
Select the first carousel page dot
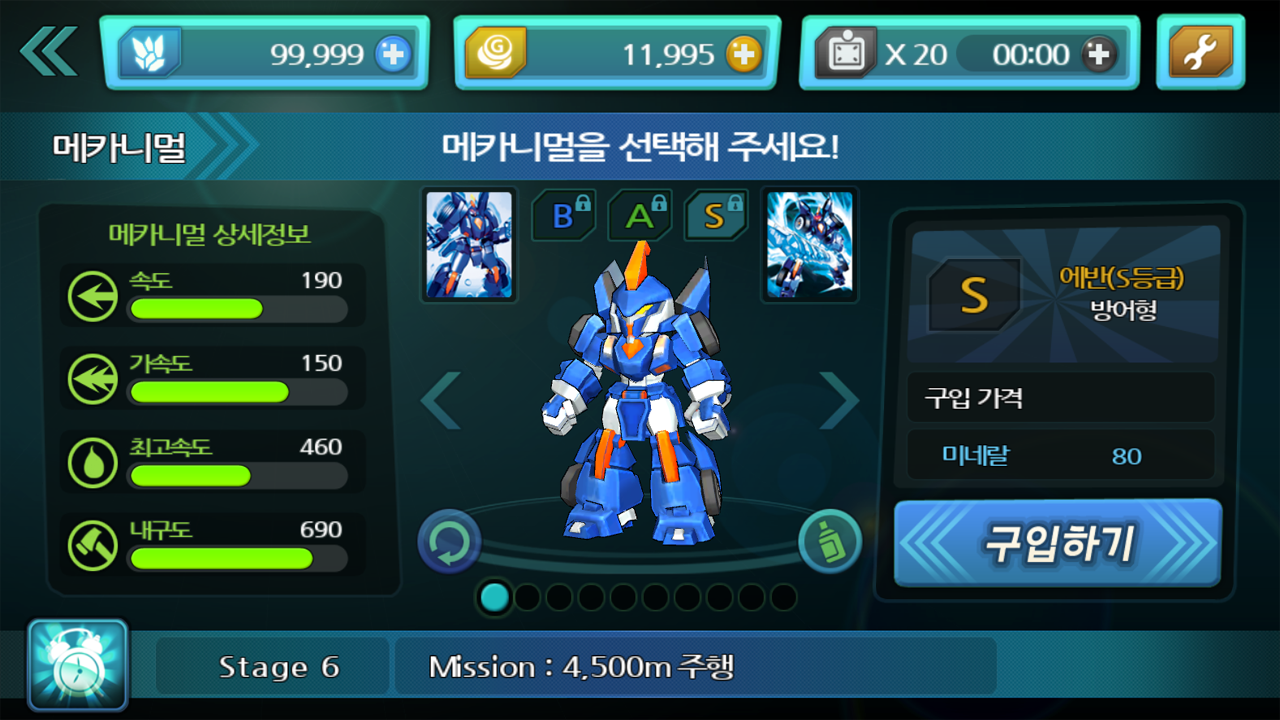[x=495, y=598]
